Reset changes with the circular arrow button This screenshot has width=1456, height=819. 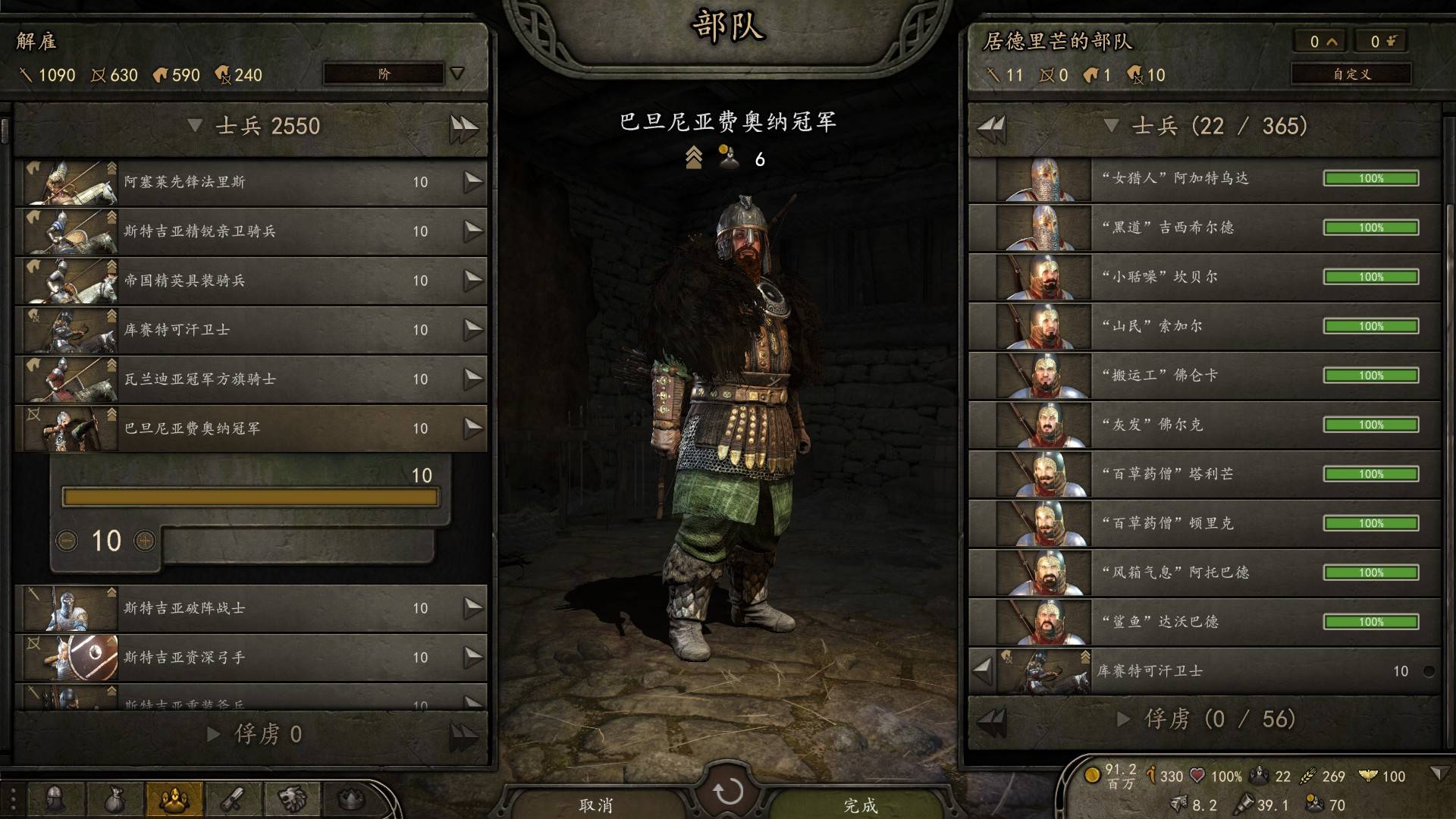point(728,791)
